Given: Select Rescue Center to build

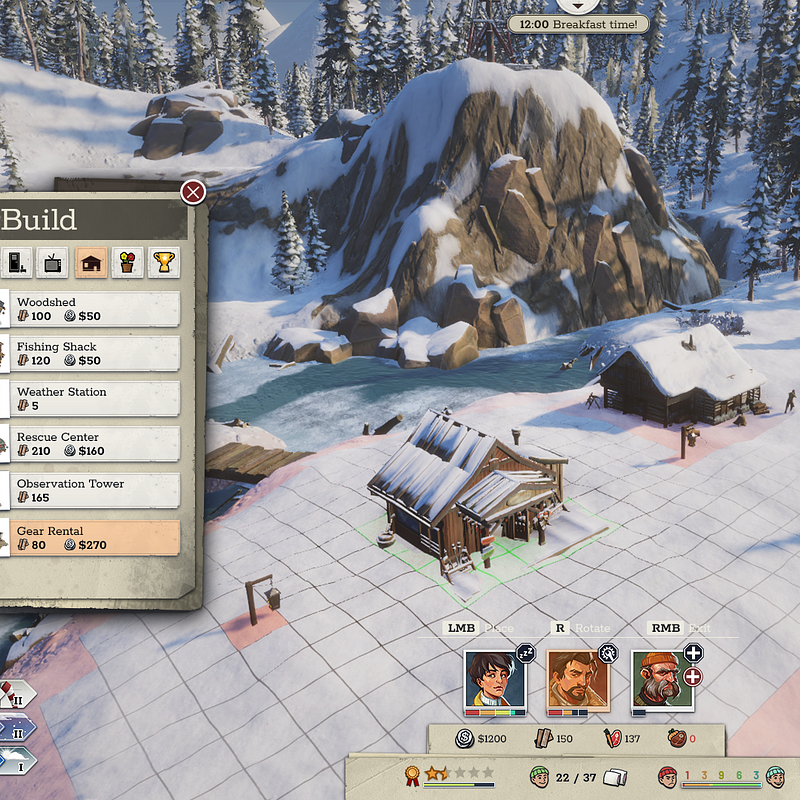Looking at the screenshot, I should tap(97, 444).
